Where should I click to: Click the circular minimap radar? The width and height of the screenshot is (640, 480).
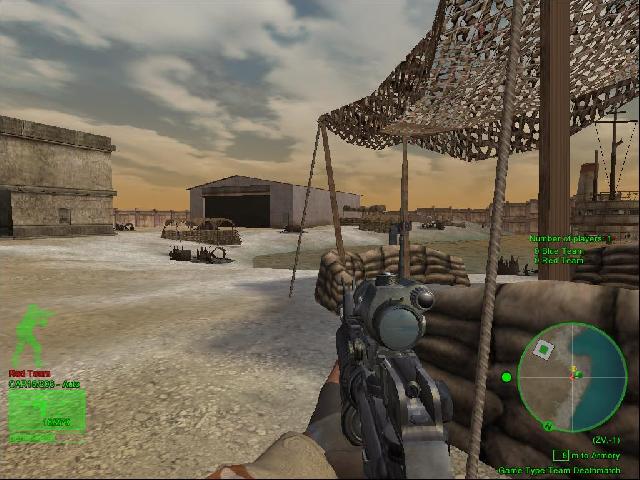coord(572,377)
